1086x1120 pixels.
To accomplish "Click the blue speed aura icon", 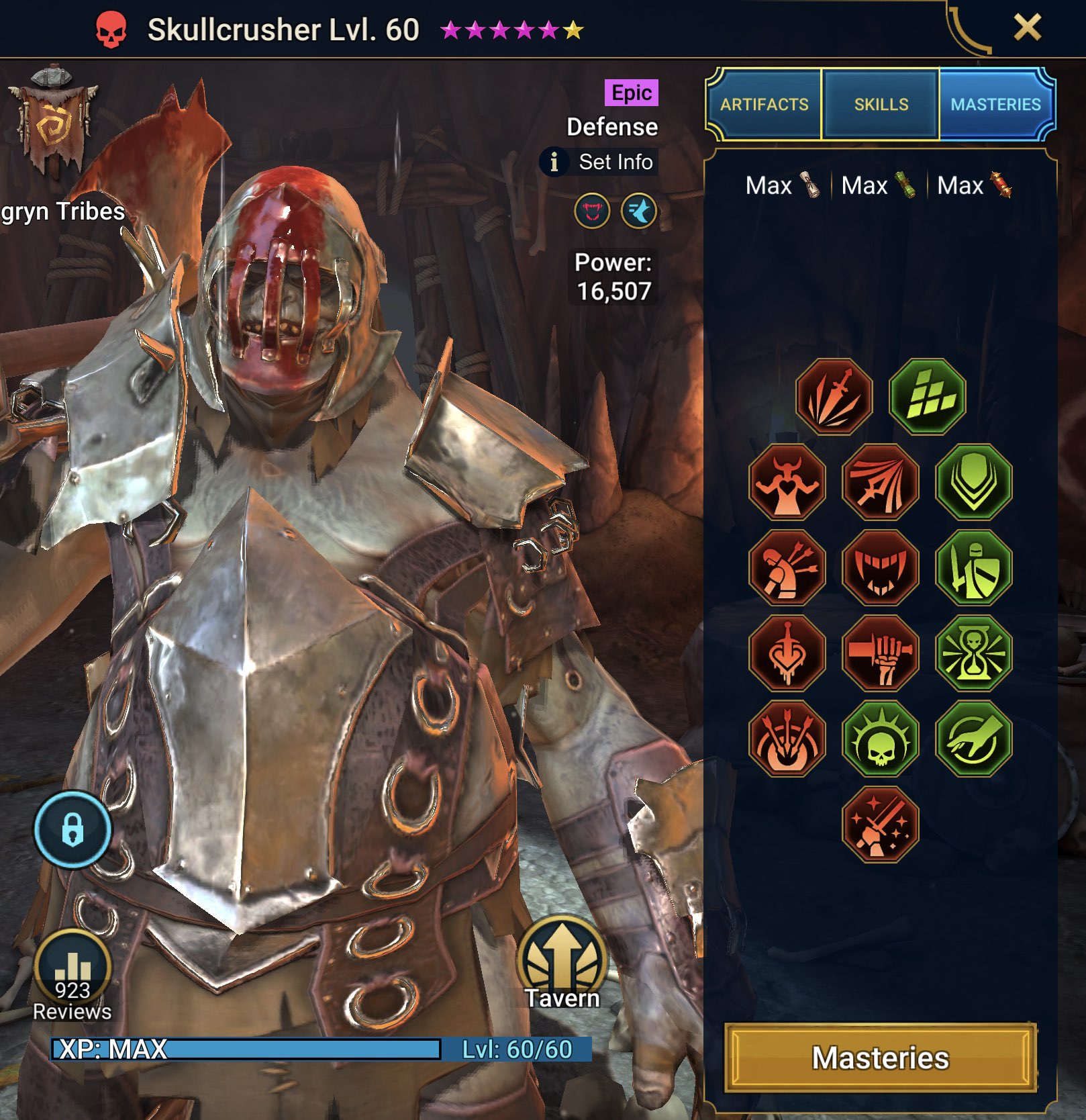I will 638,211.
